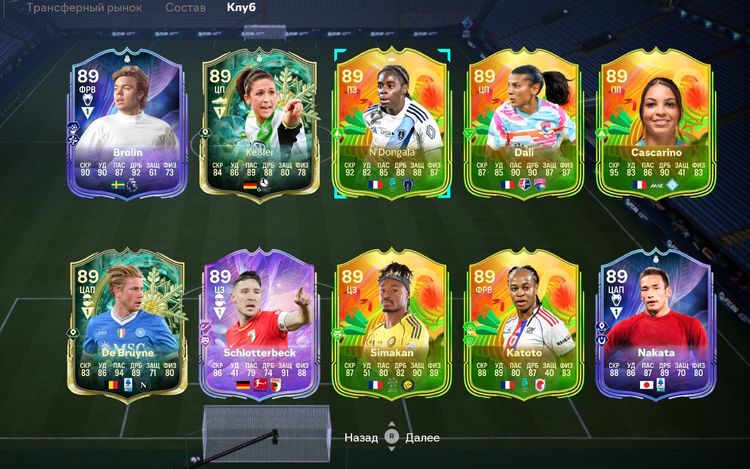This screenshot has height=469, width=750.
Task: Choose the Keßler player card
Action: coord(258,125)
